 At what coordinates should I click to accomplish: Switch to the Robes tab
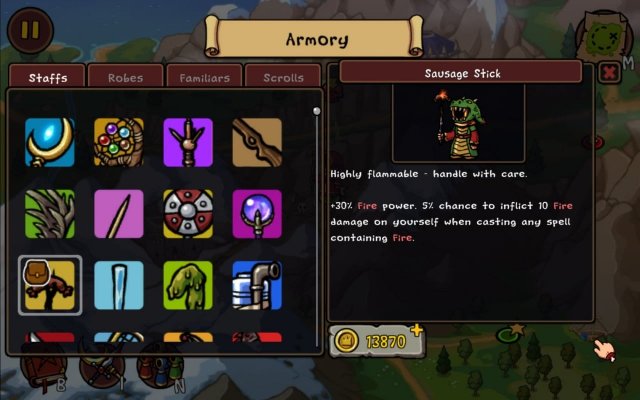click(125, 77)
